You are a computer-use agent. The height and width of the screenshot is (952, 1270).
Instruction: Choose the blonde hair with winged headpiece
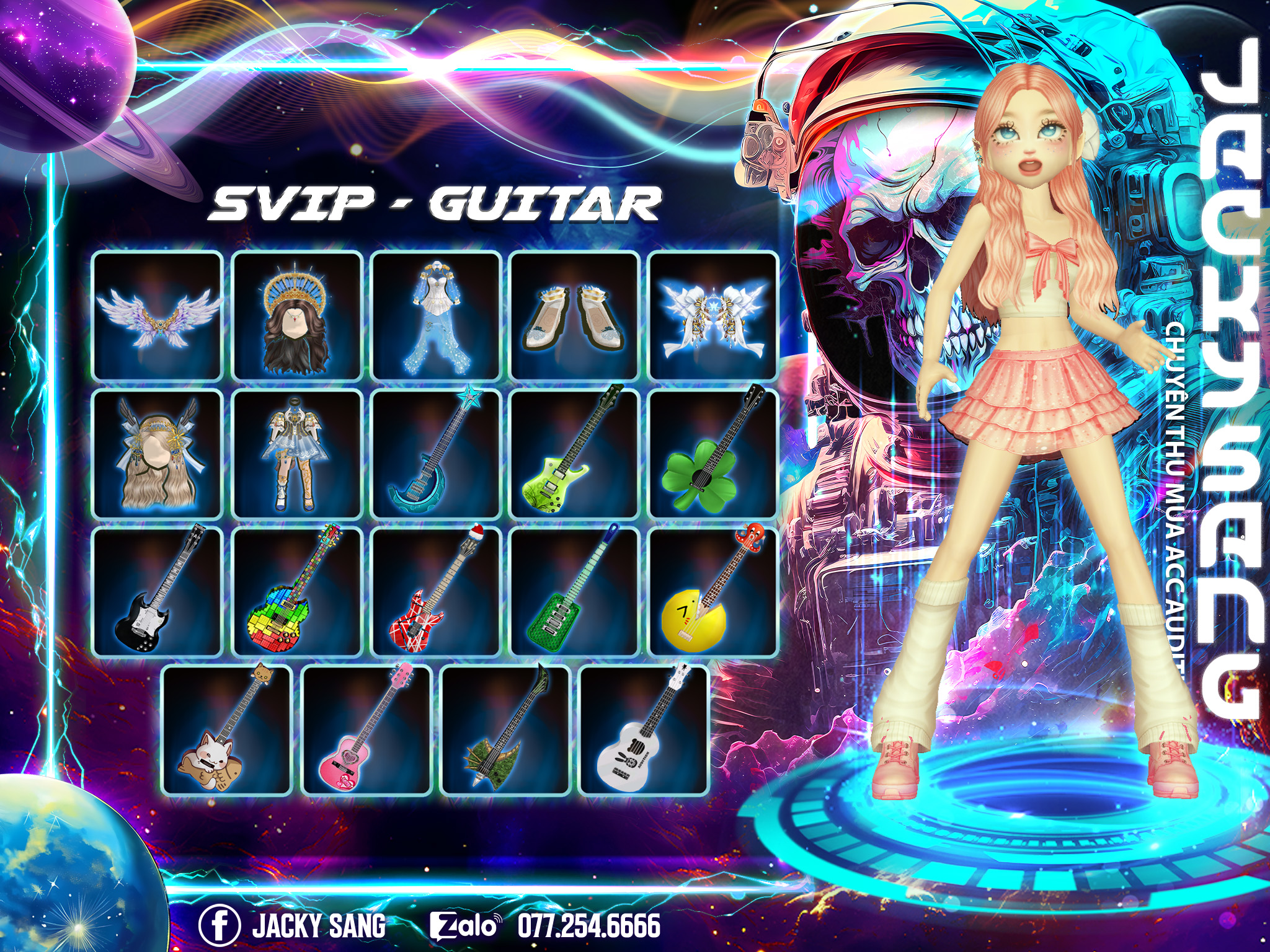pyautogui.click(x=158, y=454)
